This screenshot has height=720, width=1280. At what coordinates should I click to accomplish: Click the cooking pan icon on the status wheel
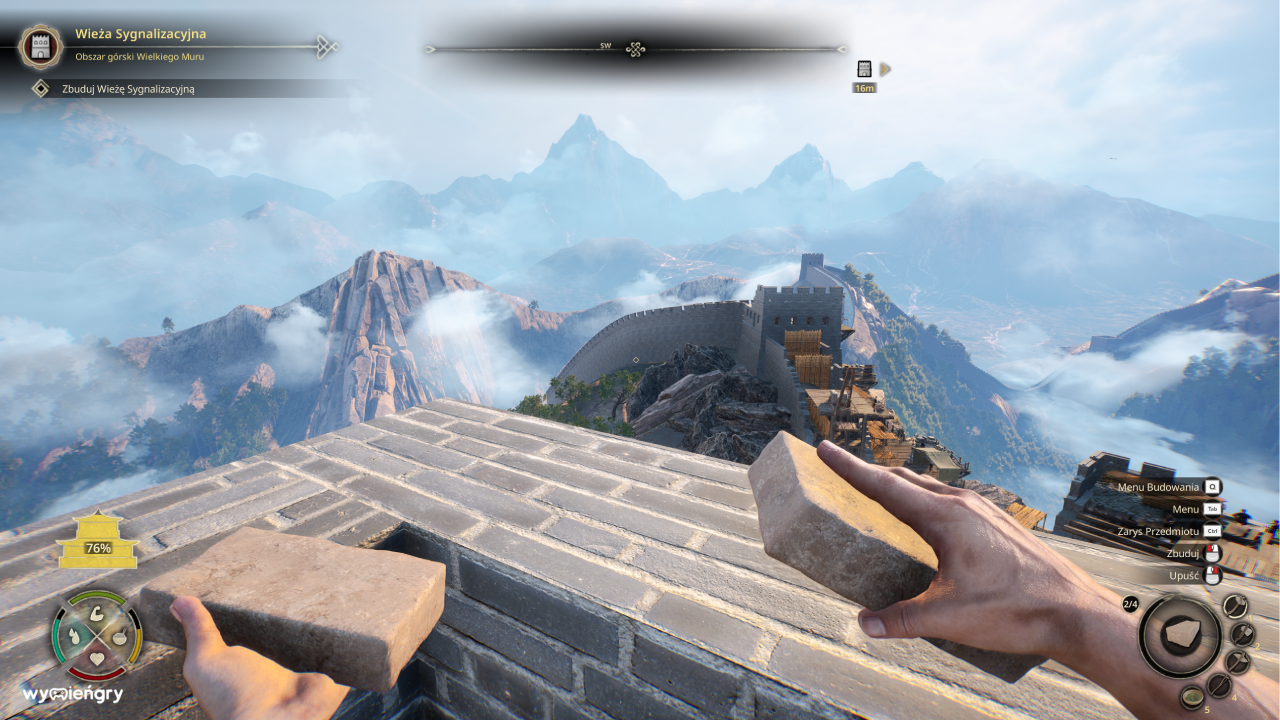click(120, 637)
